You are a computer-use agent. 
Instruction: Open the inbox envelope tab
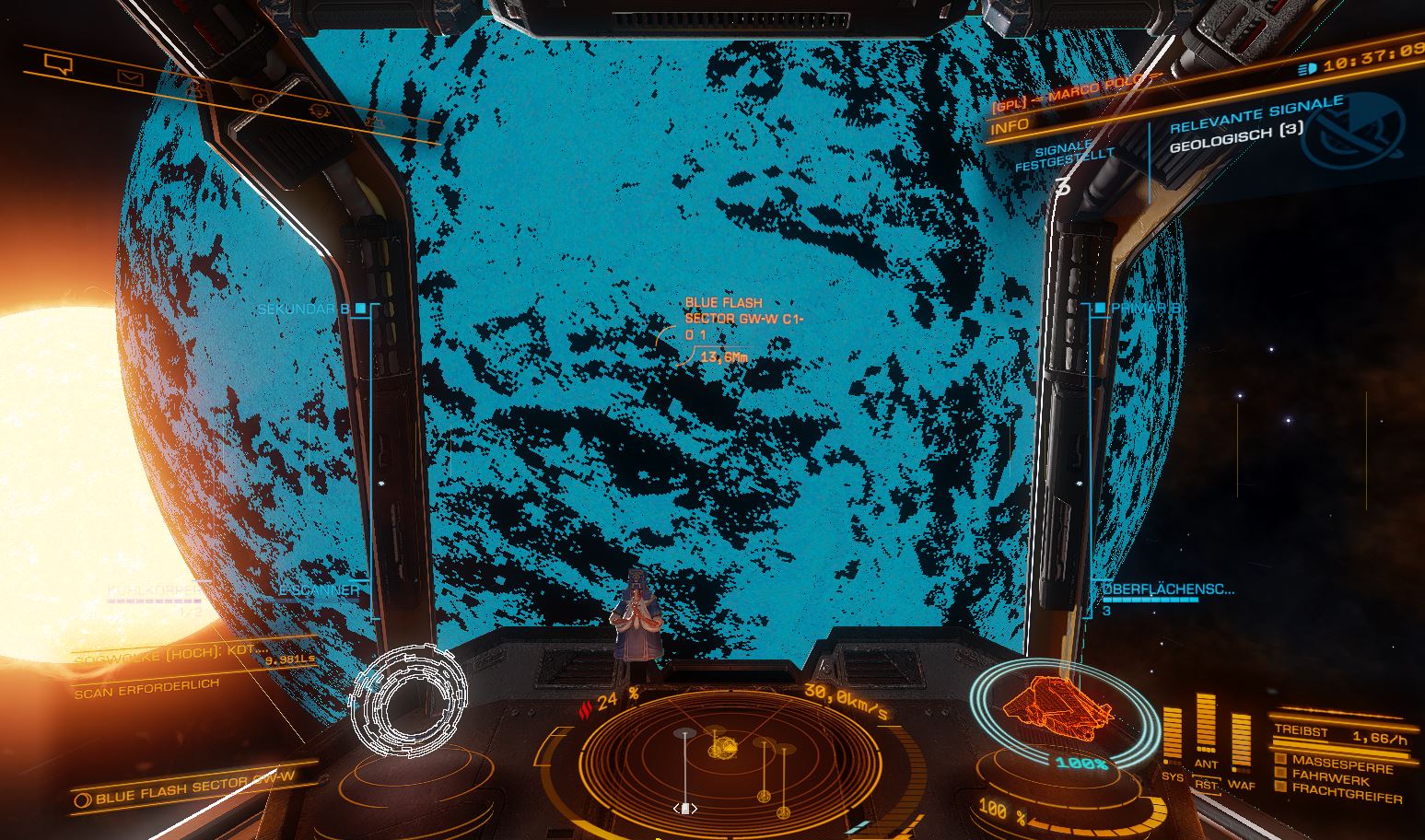[130, 79]
